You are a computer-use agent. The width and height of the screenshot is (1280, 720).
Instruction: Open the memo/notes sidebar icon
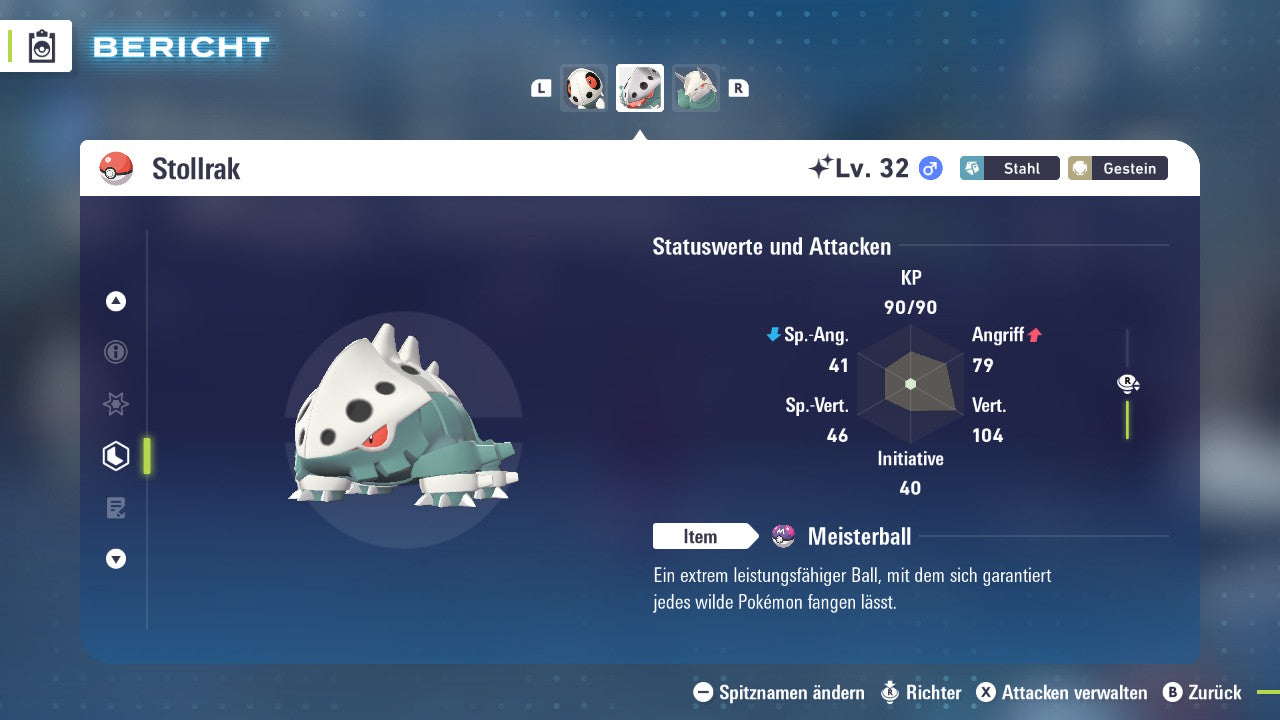pyautogui.click(x=115, y=507)
